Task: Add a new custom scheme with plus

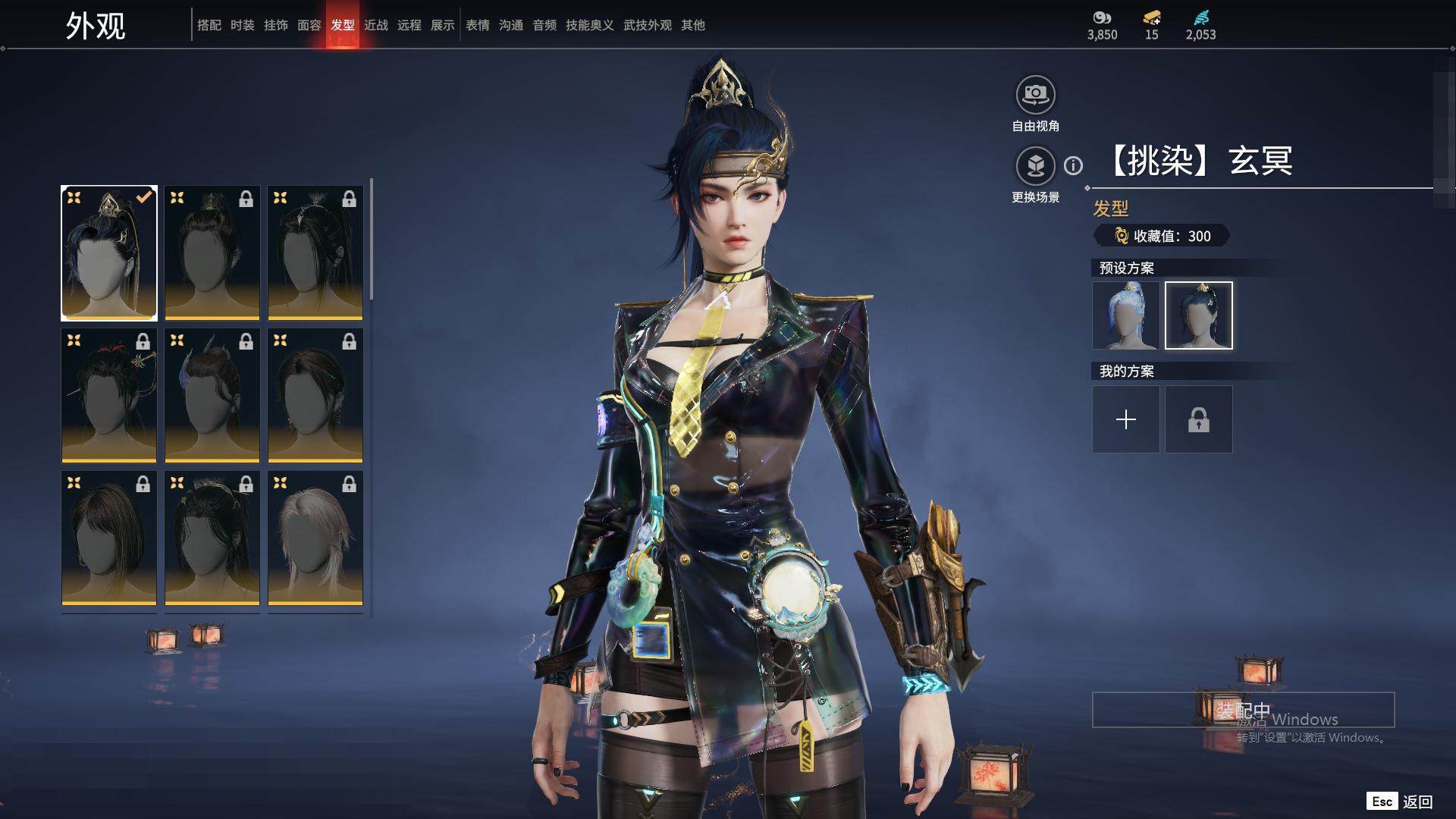Action: point(1125,419)
